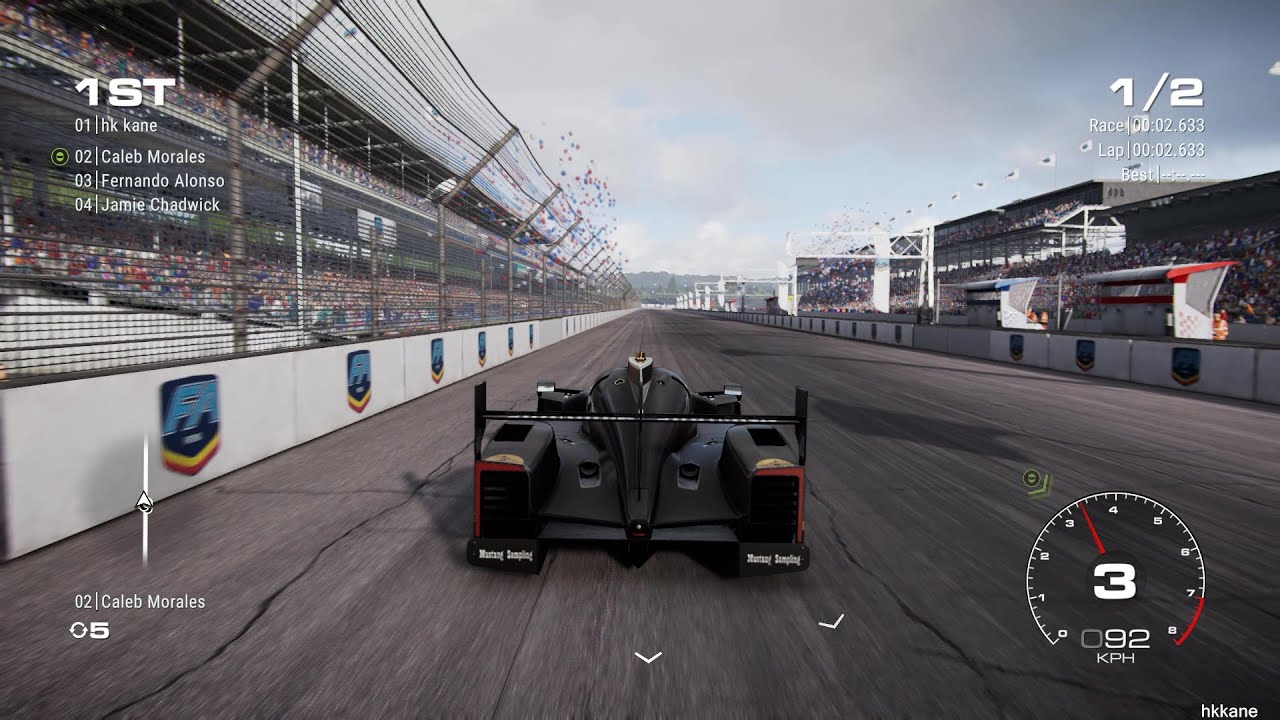This screenshot has width=1280, height=720.
Task: Toggle the Best lap time display
Action: pos(1160,173)
